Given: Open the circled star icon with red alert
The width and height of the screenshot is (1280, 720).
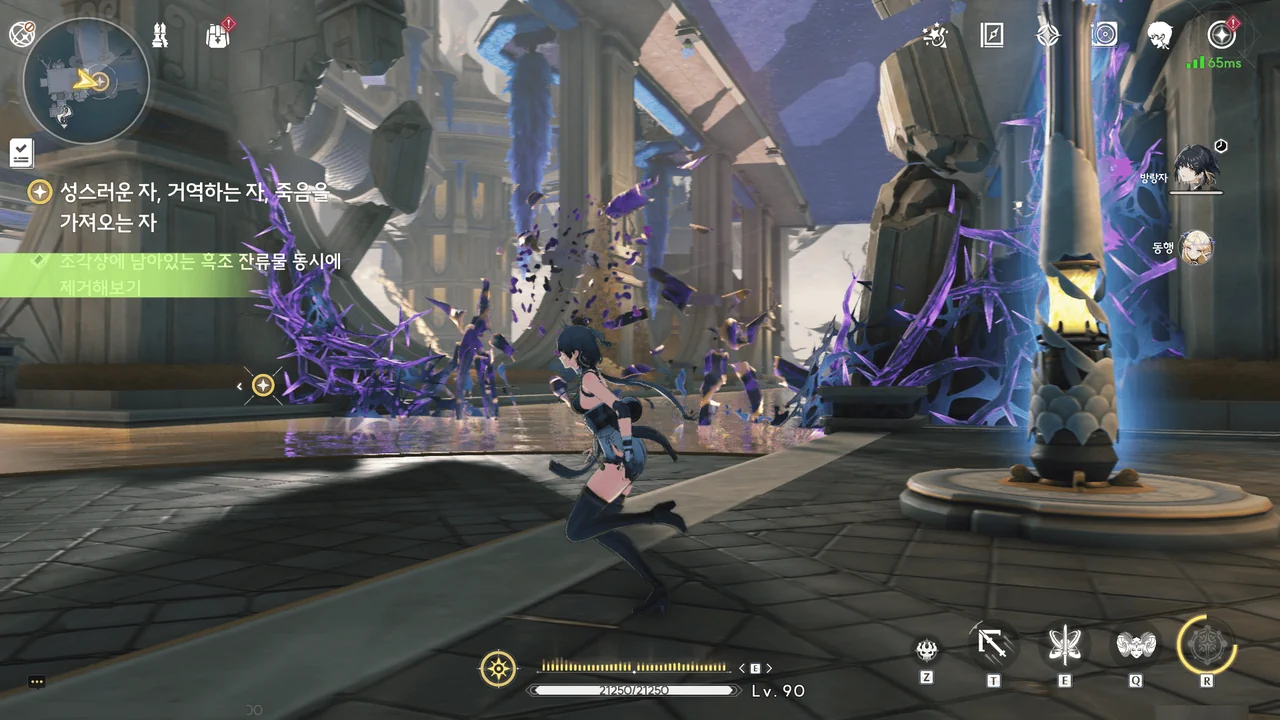Looking at the screenshot, I should coord(1221,35).
